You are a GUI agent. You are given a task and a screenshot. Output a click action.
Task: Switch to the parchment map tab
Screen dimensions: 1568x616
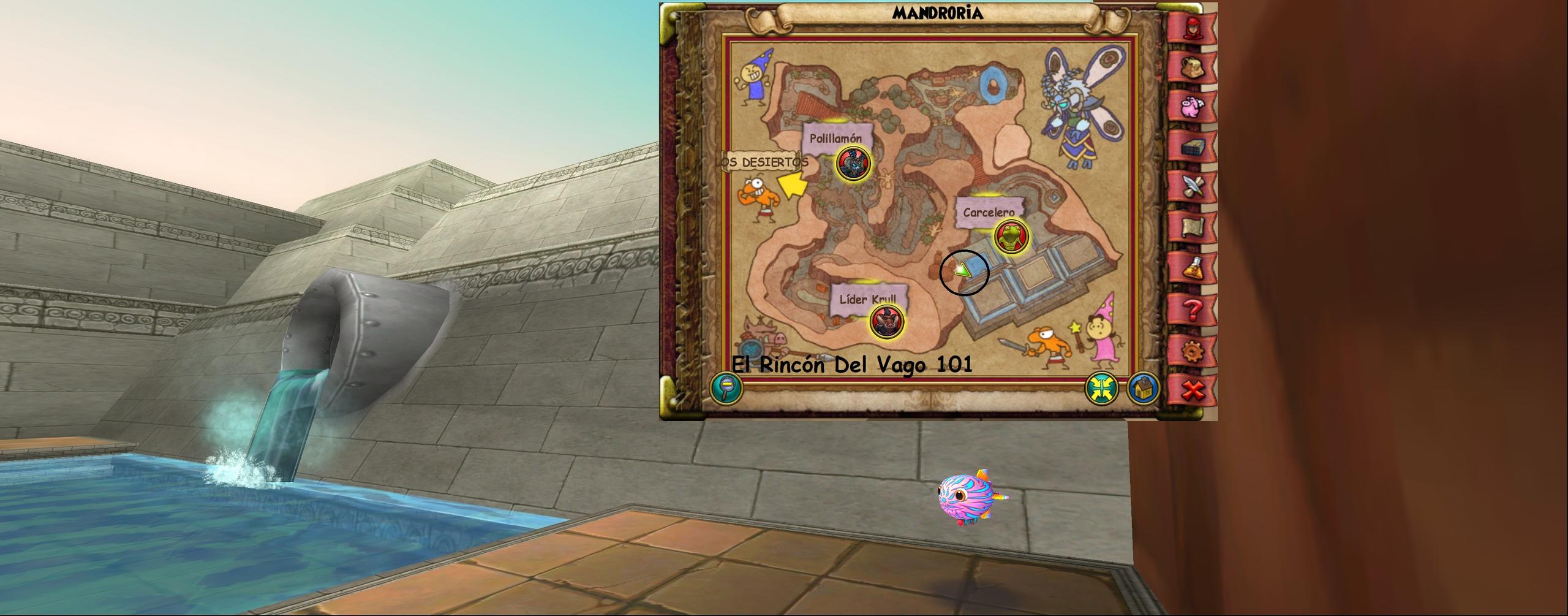pyautogui.click(x=1191, y=227)
